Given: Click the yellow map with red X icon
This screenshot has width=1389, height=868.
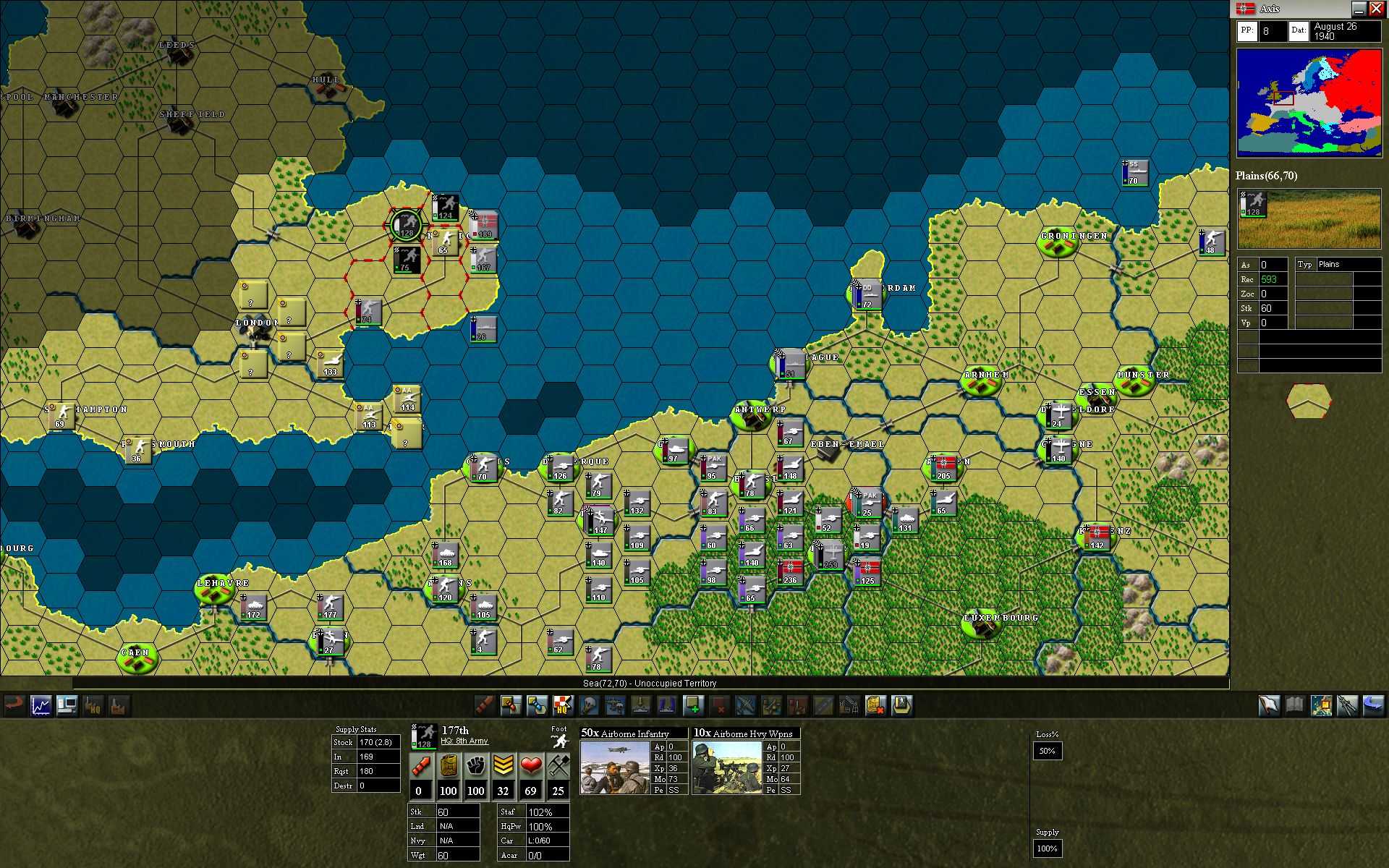Looking at the screenshot, I should click(875, 705).
